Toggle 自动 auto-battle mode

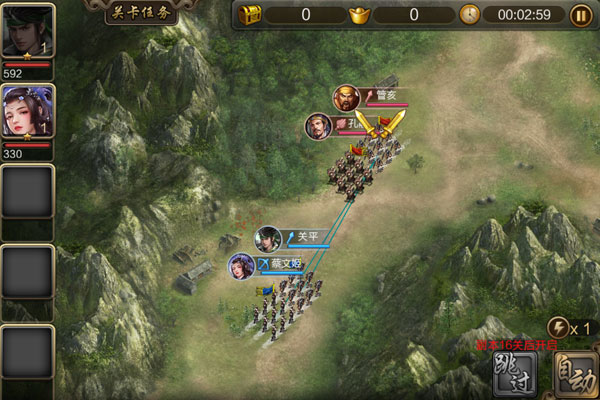[x=577, y=376]
